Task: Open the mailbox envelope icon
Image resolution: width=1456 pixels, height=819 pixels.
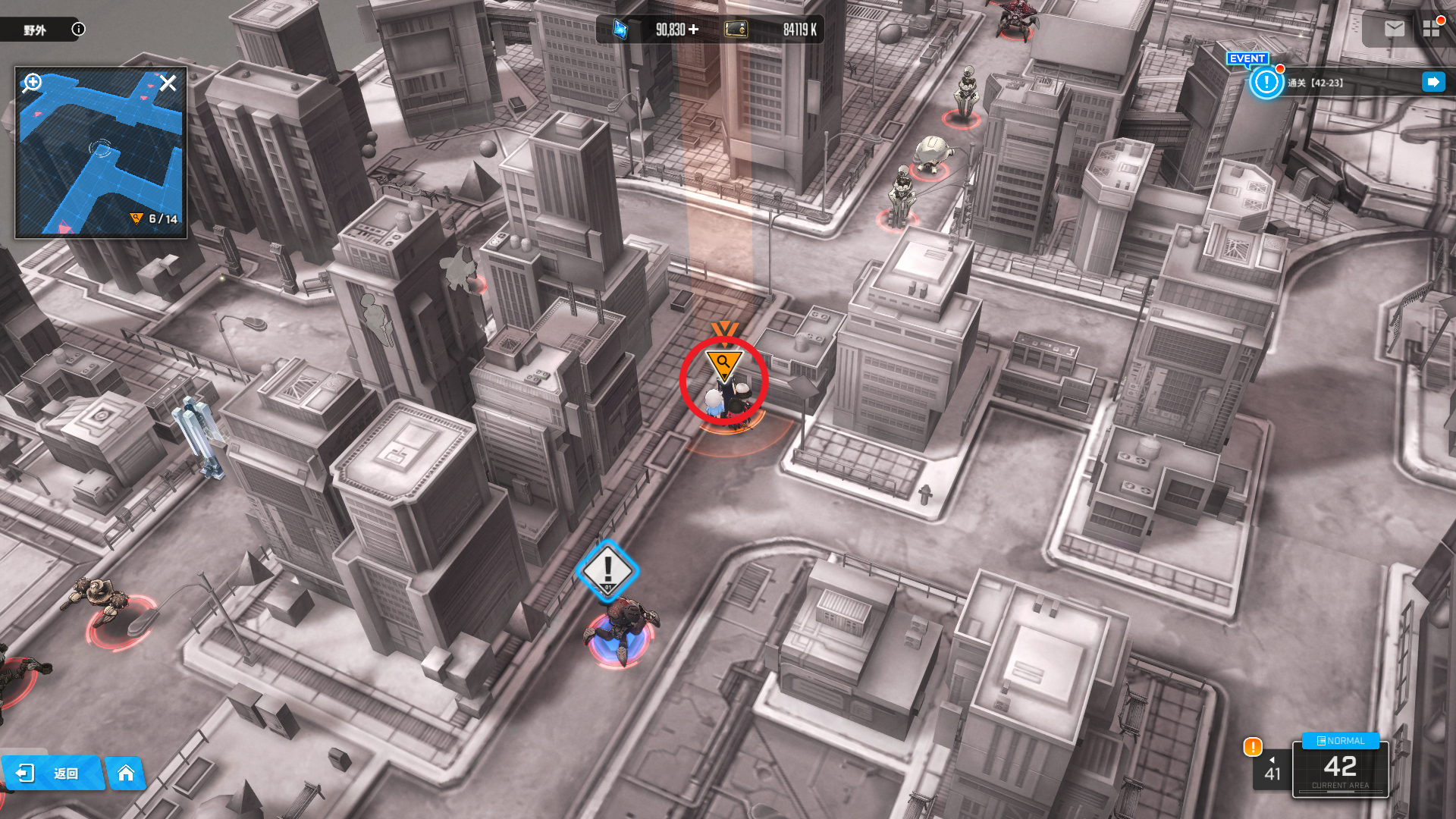Action: 1394,29
